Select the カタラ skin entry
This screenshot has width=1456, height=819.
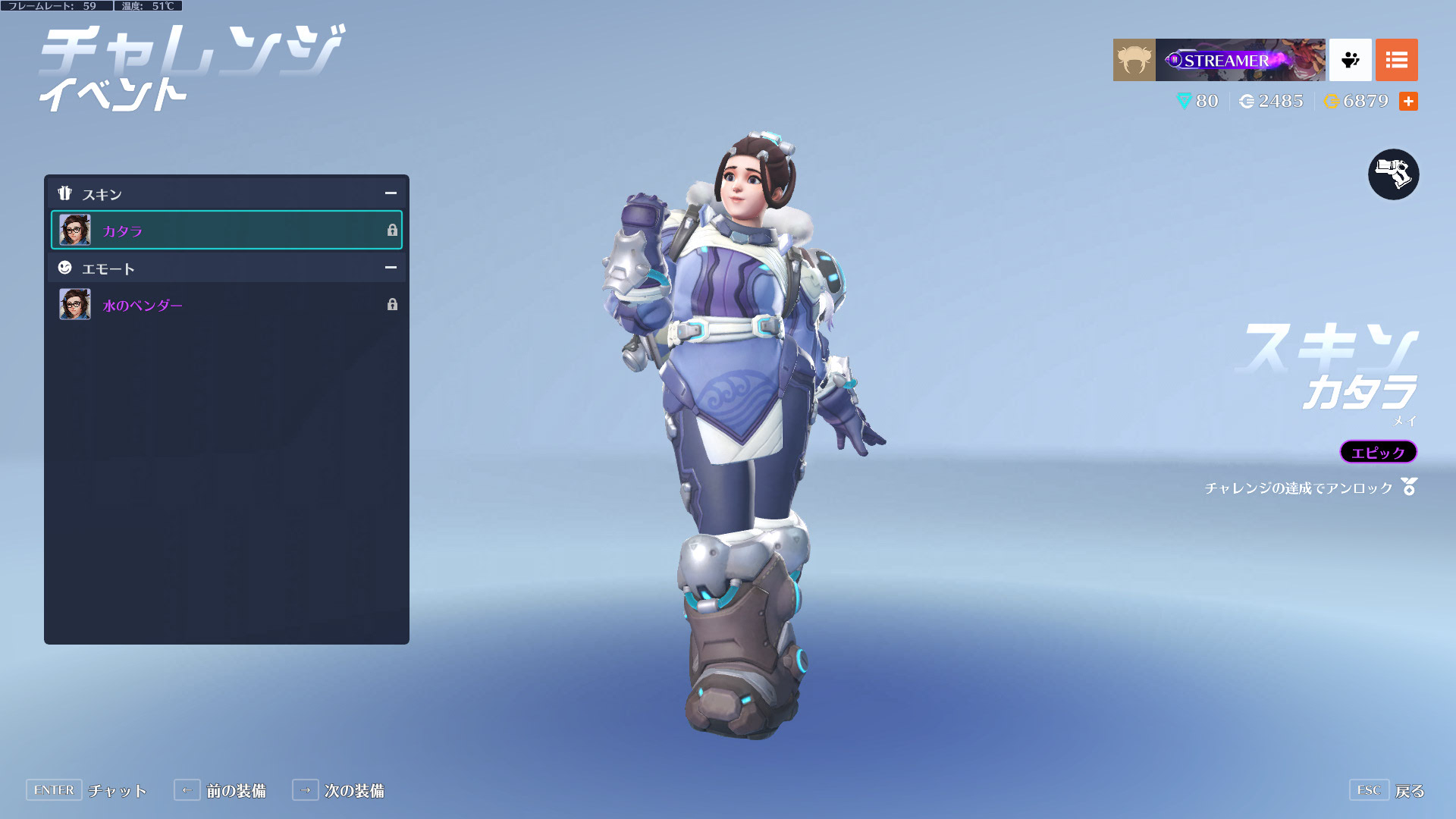[226, 231]
